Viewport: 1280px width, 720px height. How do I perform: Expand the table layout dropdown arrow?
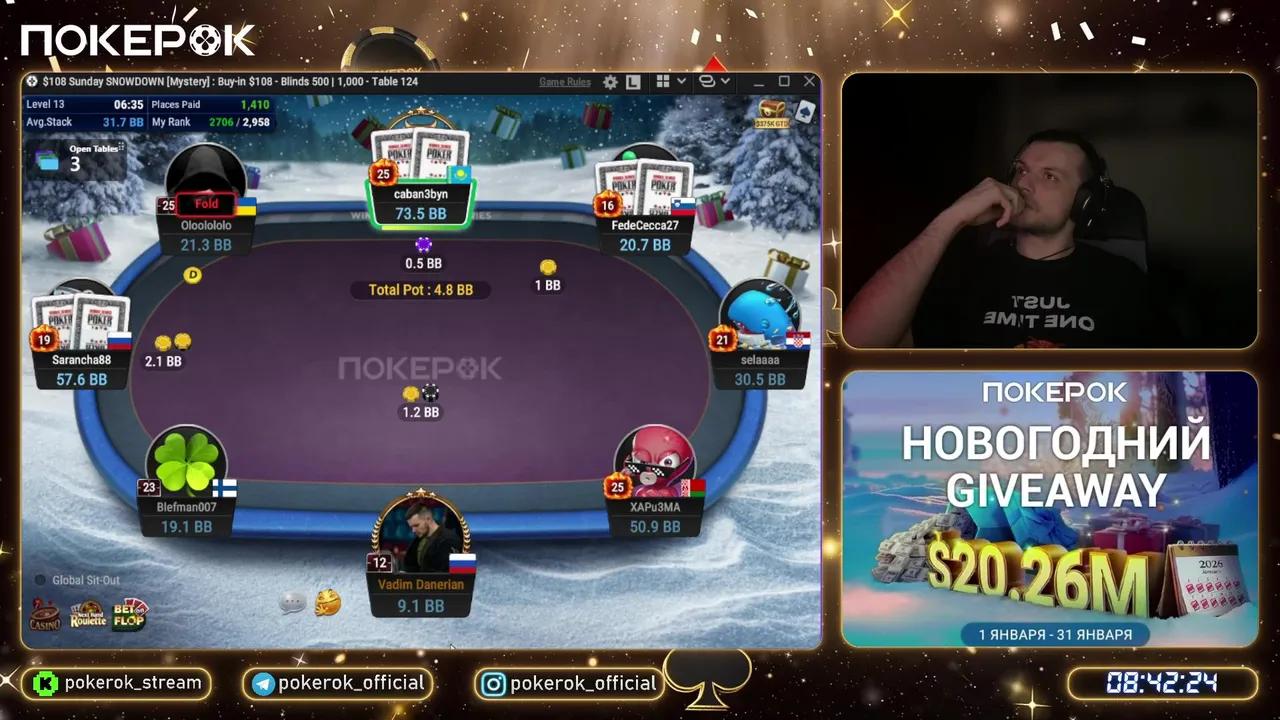[x=726, y=82]
